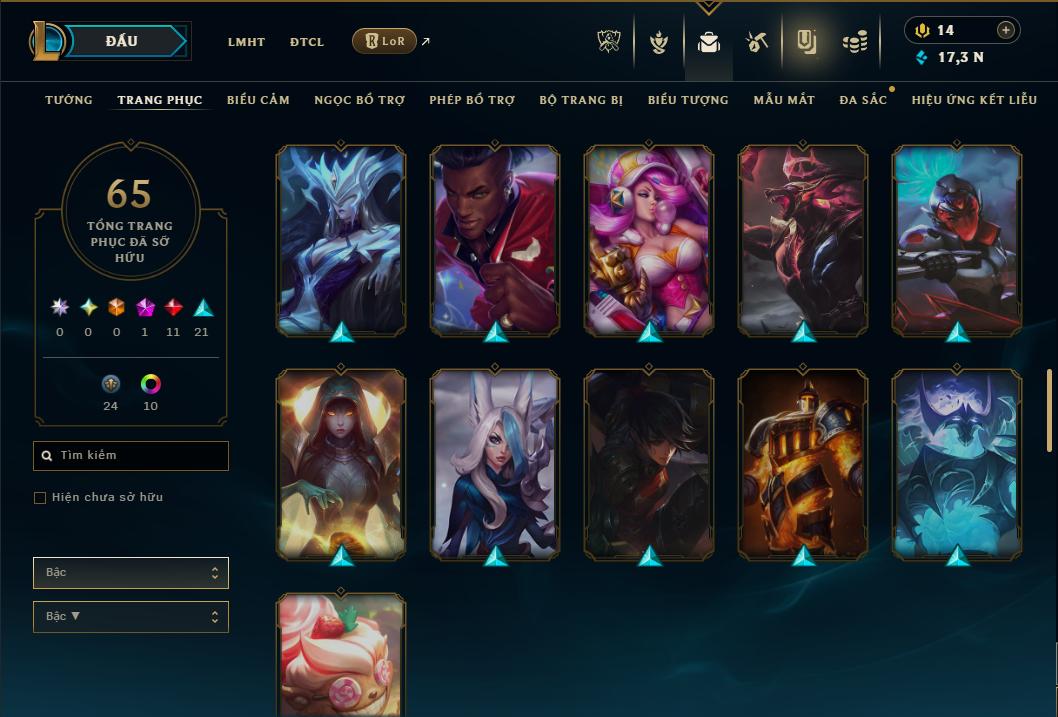The width and height of the screenshot is (1058, 717).
Task: Switch to the BIỂU CẢM tab
Action: click(x=258, y=100)
